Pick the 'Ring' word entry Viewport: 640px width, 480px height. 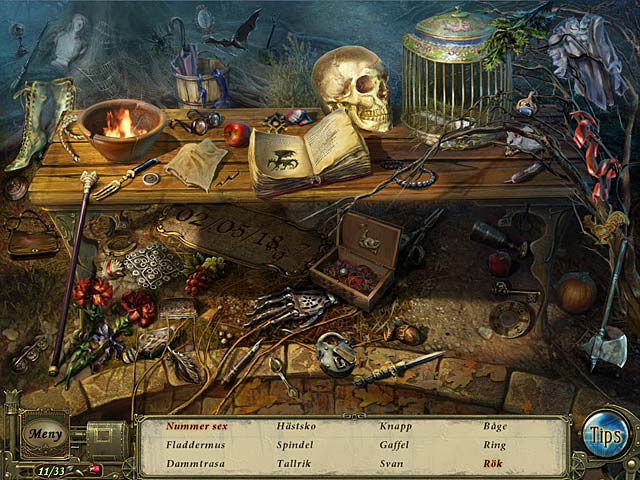494,444
